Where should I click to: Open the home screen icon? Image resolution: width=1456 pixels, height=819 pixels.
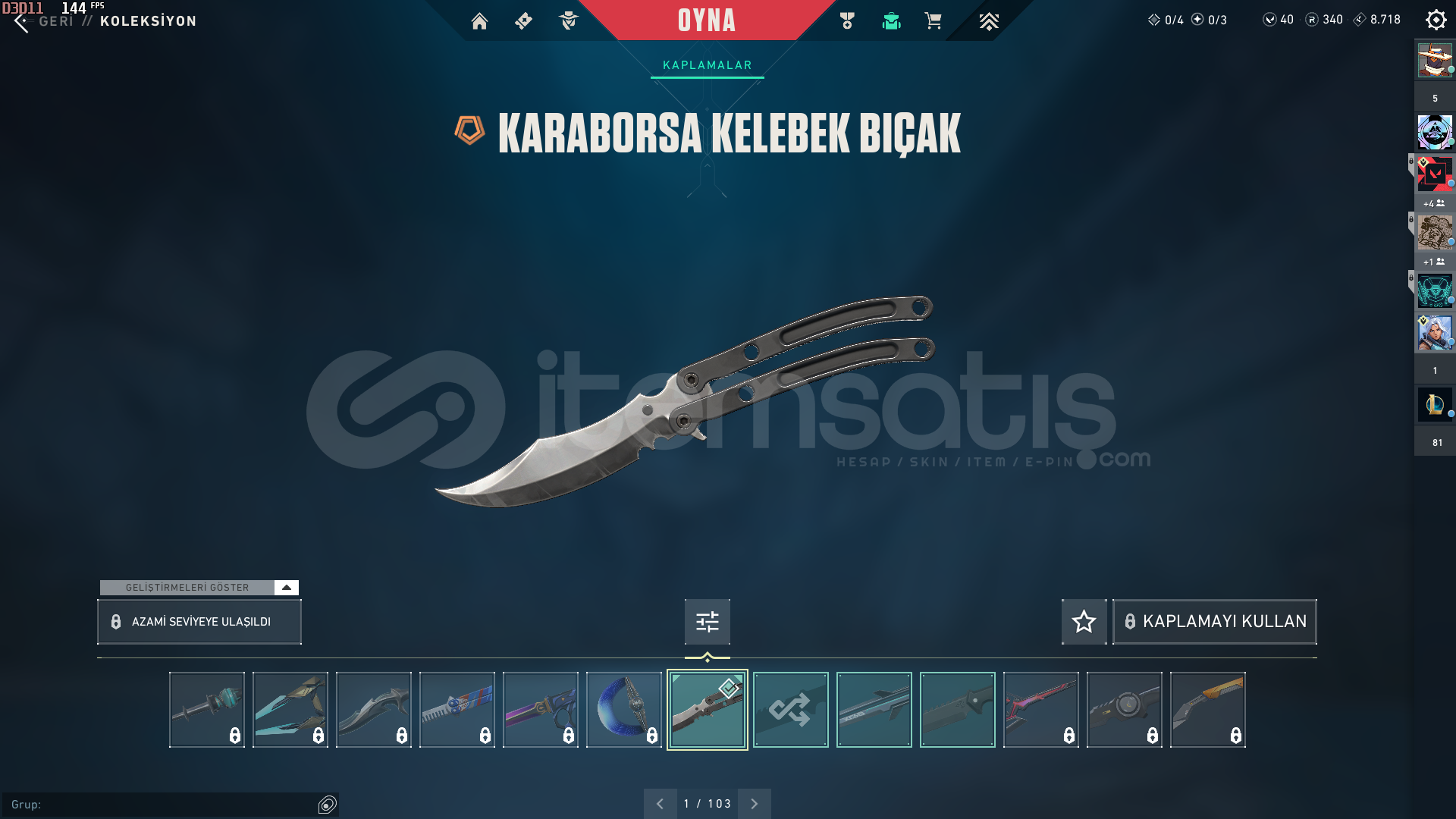[x=480, y=21]
